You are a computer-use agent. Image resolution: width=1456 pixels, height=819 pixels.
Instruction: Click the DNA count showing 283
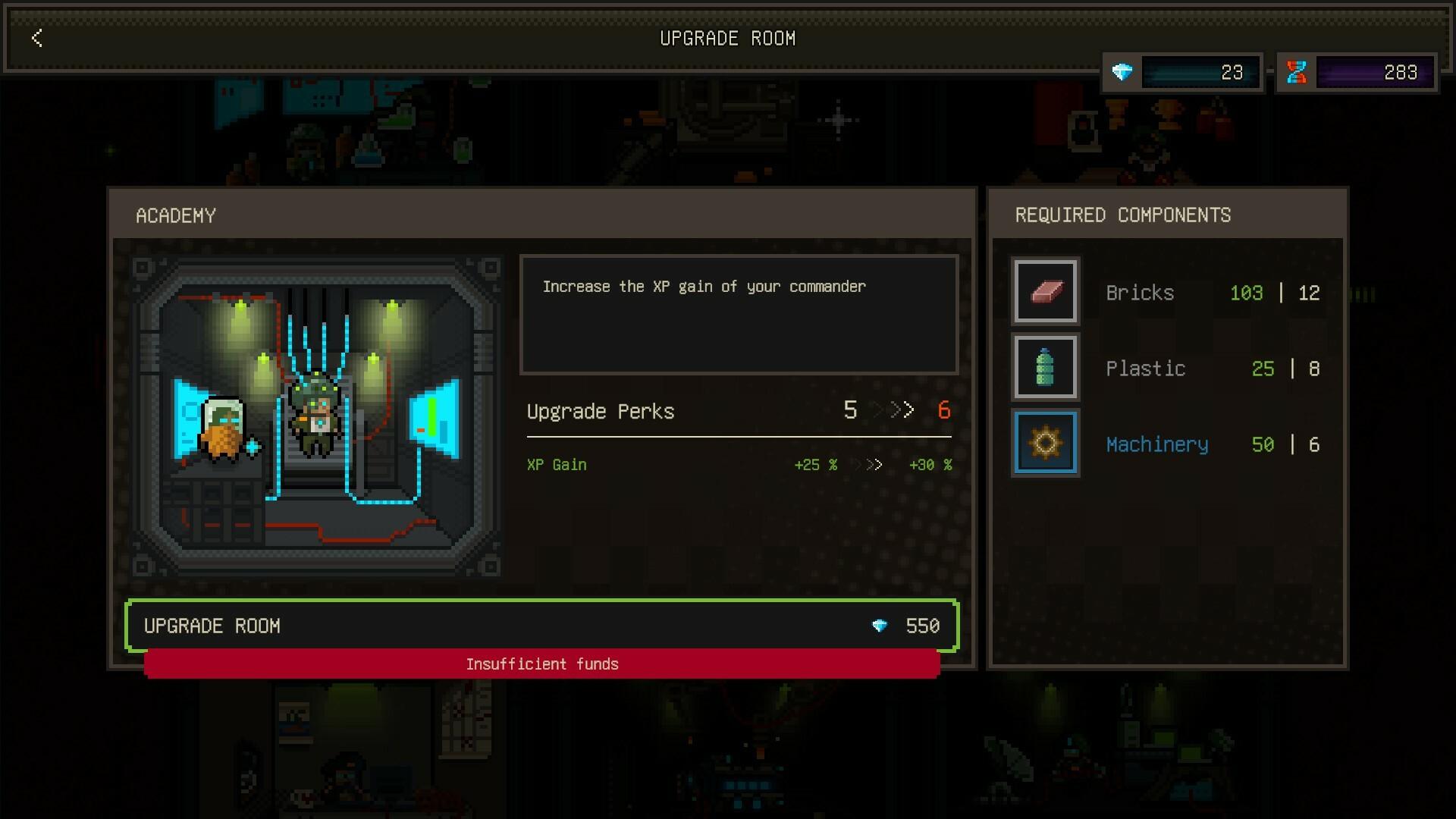(x=1399, y=72)
